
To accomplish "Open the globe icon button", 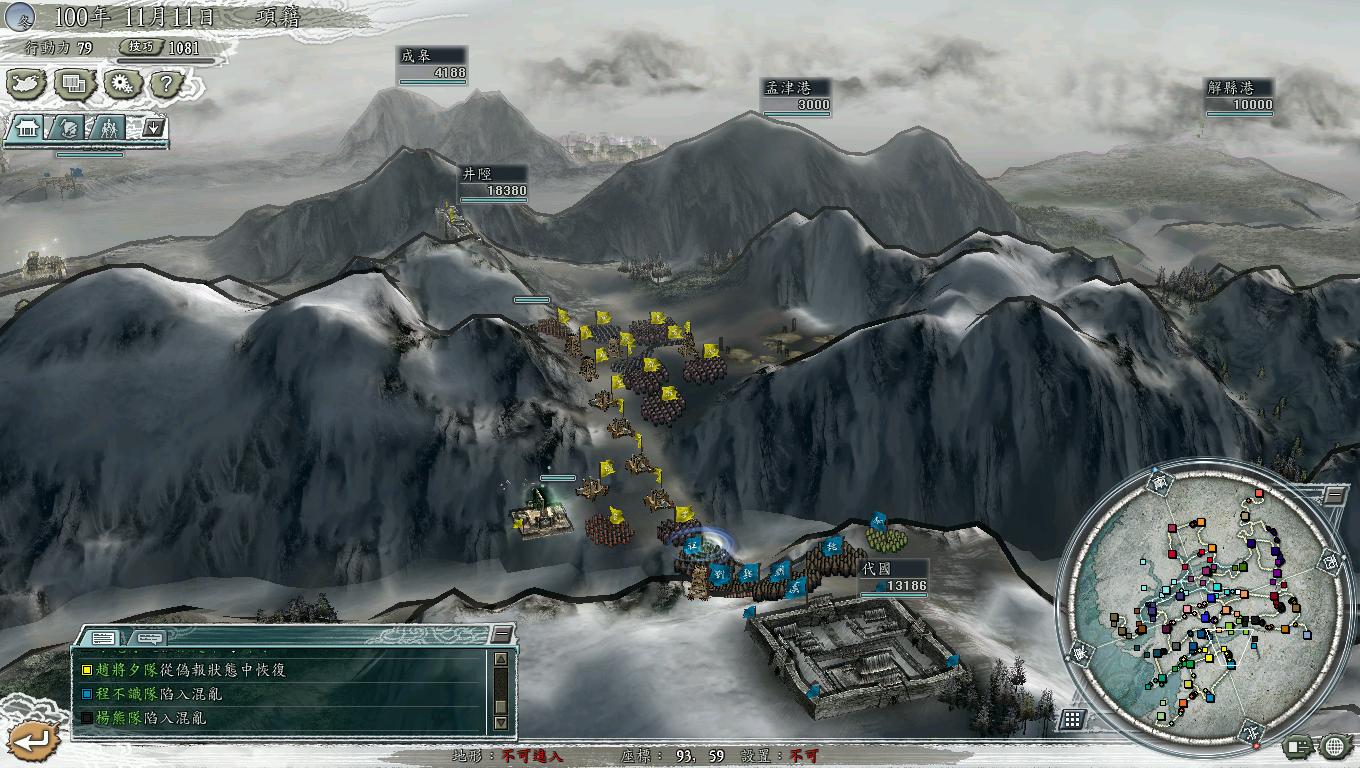I will pos(1335,745).
